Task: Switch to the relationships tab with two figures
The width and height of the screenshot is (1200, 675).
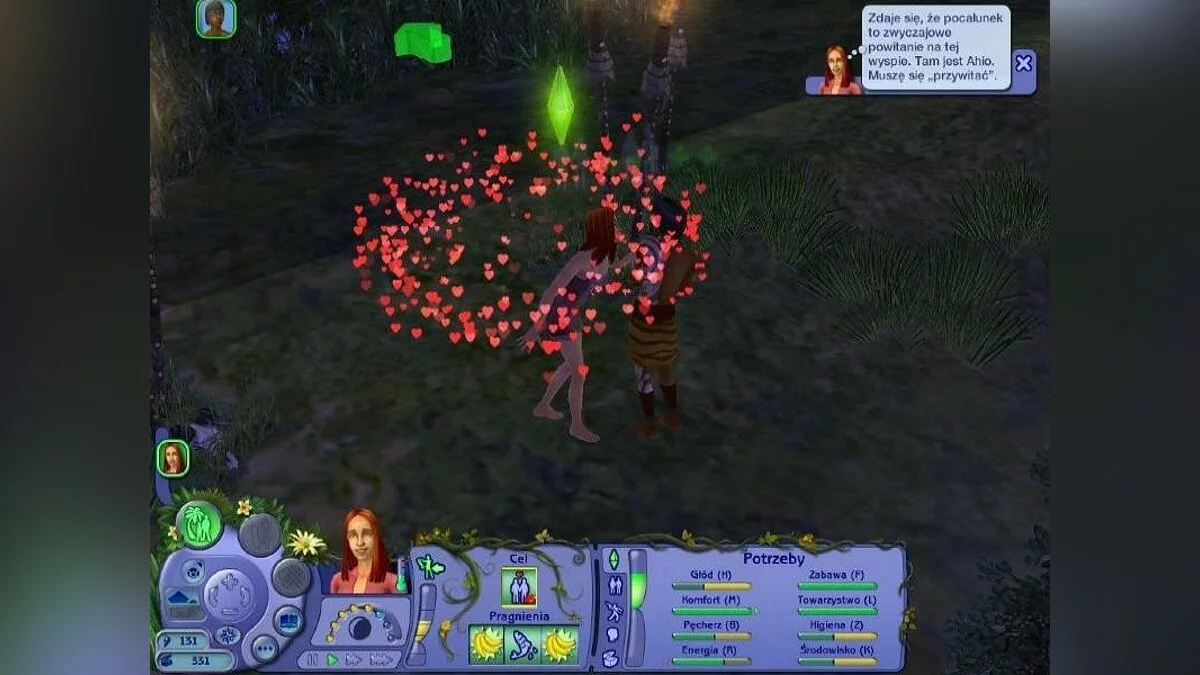Action: pyautogui.click(x=613, y=586)
